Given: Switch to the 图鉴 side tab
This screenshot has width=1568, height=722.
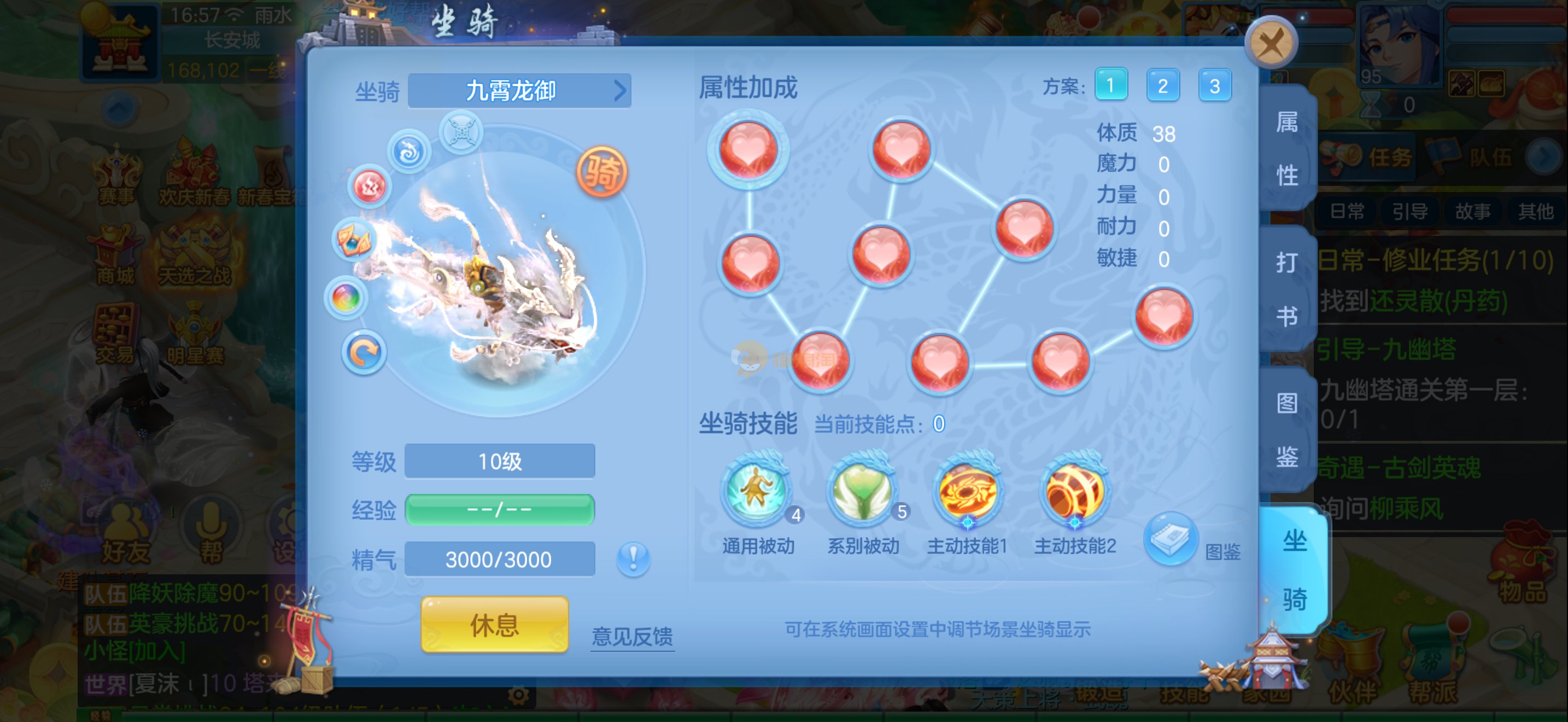Looking at the screenshot, I should [x=1287, y=429].
